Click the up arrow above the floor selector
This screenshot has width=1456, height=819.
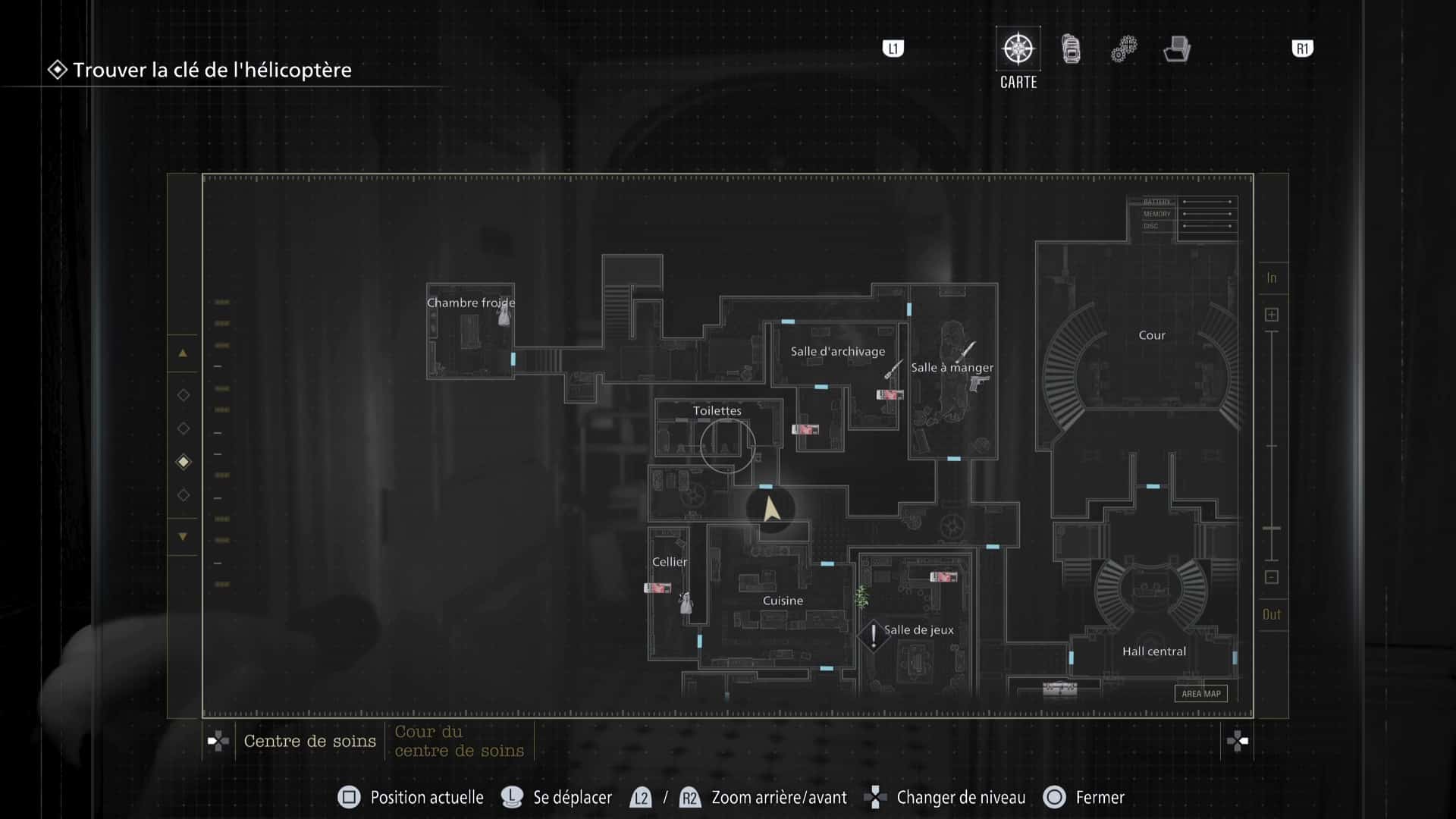pyautogui.click(x=183, y=353)
